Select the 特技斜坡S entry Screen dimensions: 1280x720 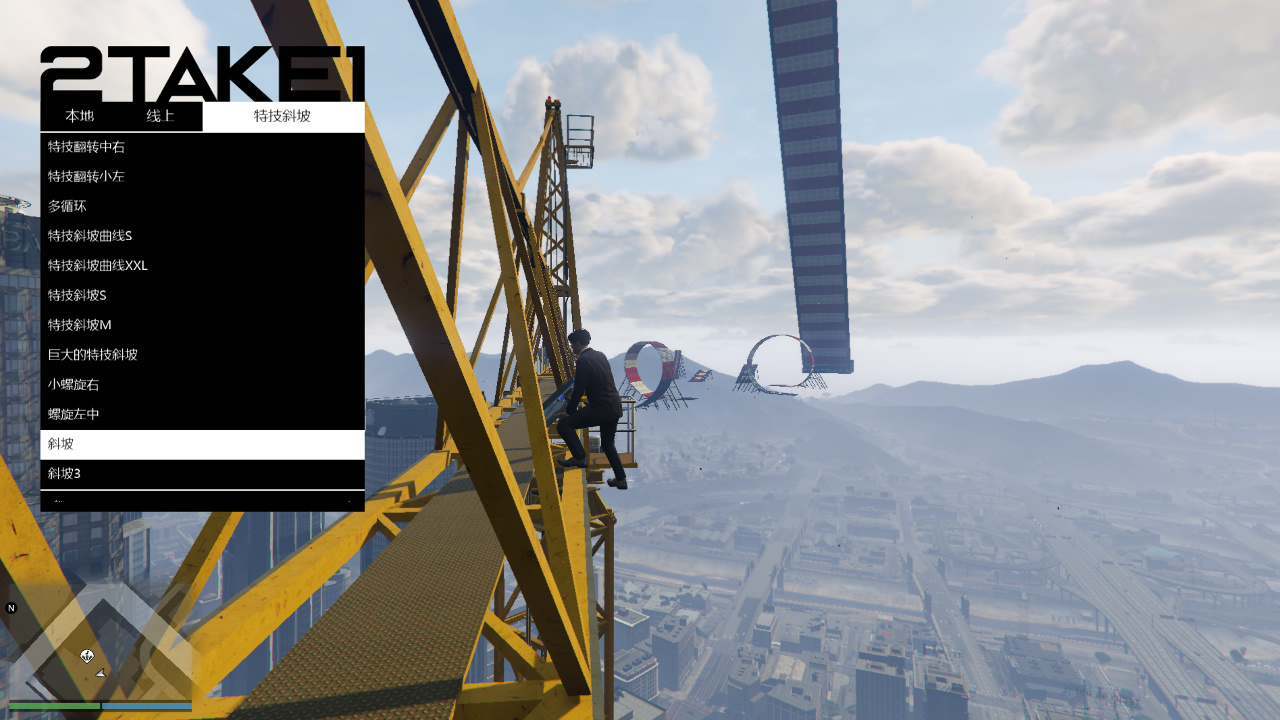pyautogui.click(x=202, y=296)
